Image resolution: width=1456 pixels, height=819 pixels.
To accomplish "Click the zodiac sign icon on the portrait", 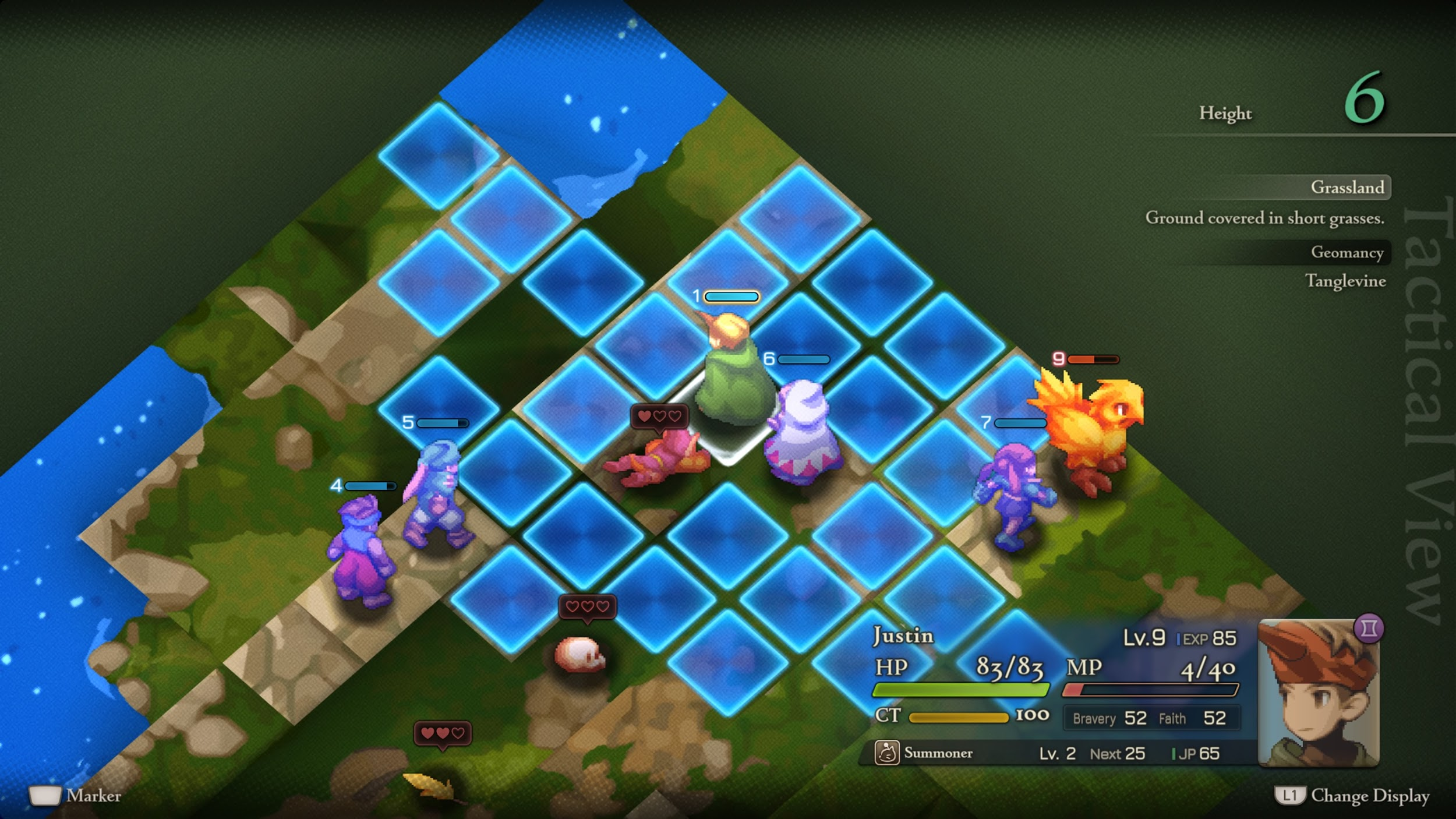I will tap(1369, 629).
